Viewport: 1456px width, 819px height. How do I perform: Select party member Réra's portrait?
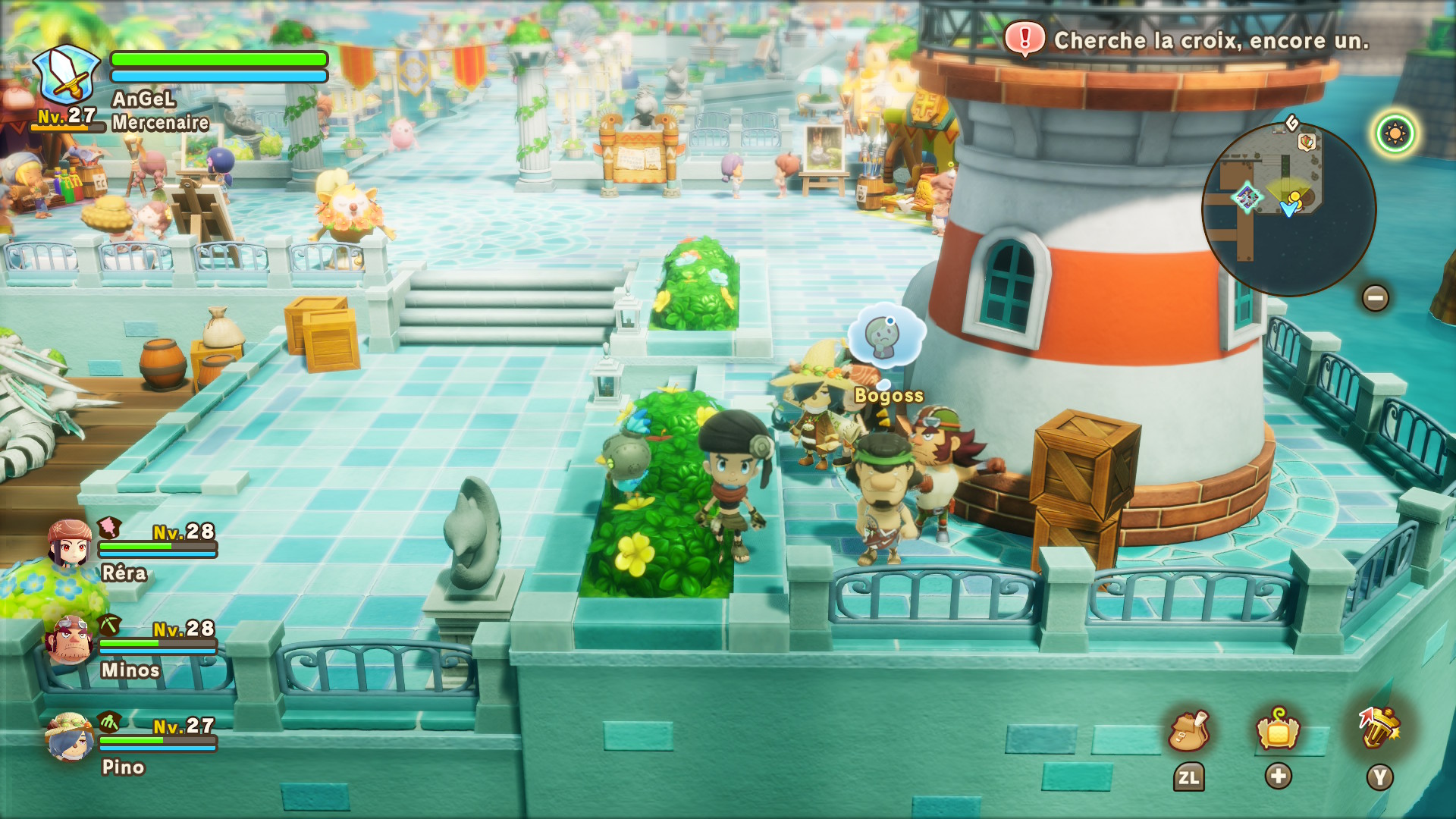[69, 543]
